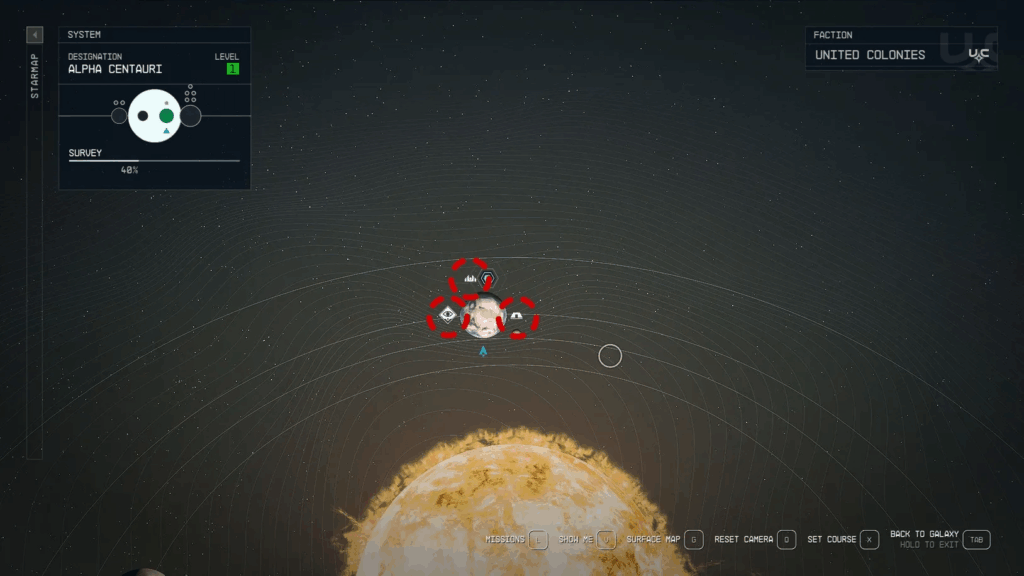Select the smaller dark planet with two moons

point(119,116)
